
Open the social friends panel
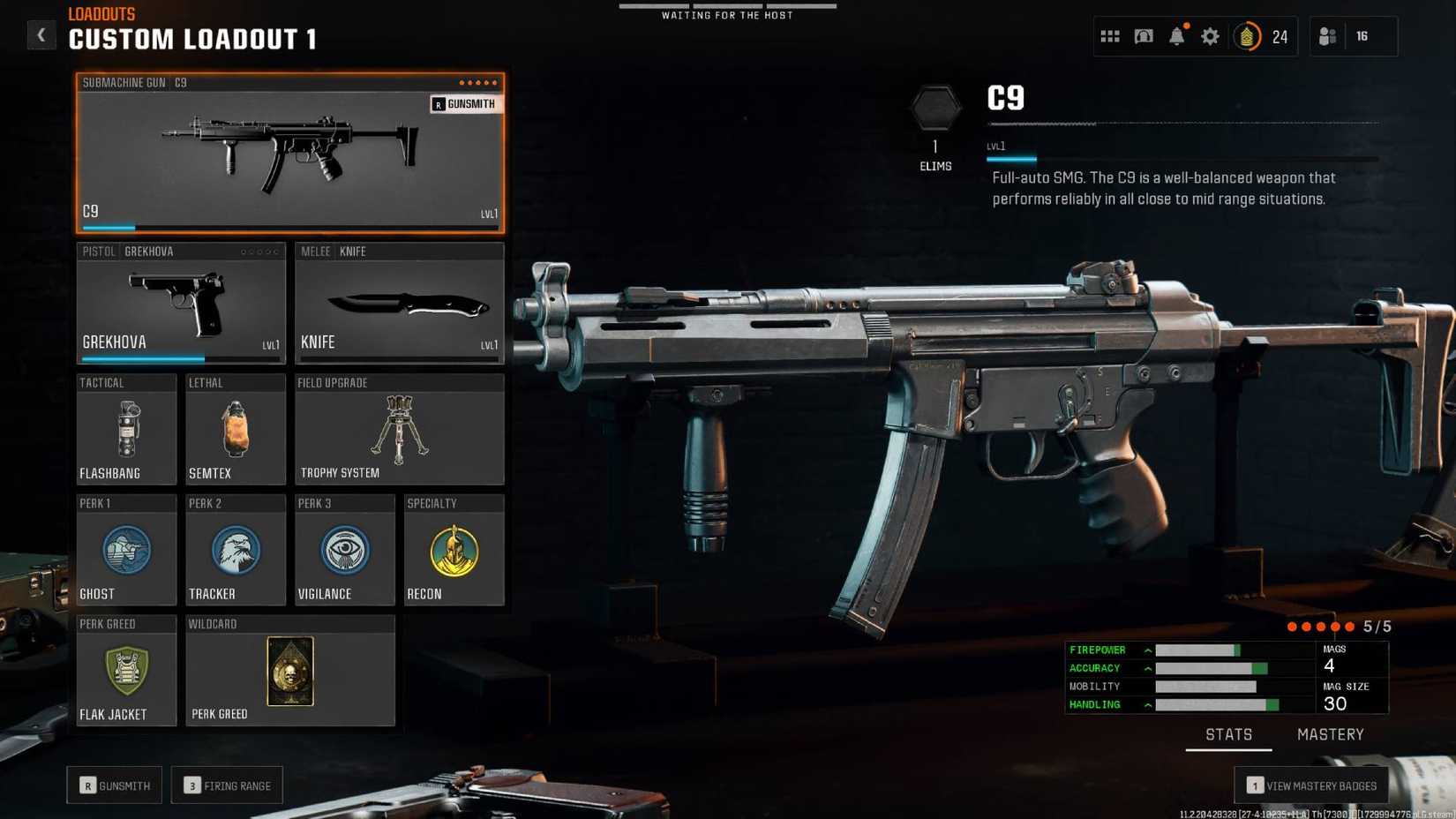click(x=1327, y=36)
